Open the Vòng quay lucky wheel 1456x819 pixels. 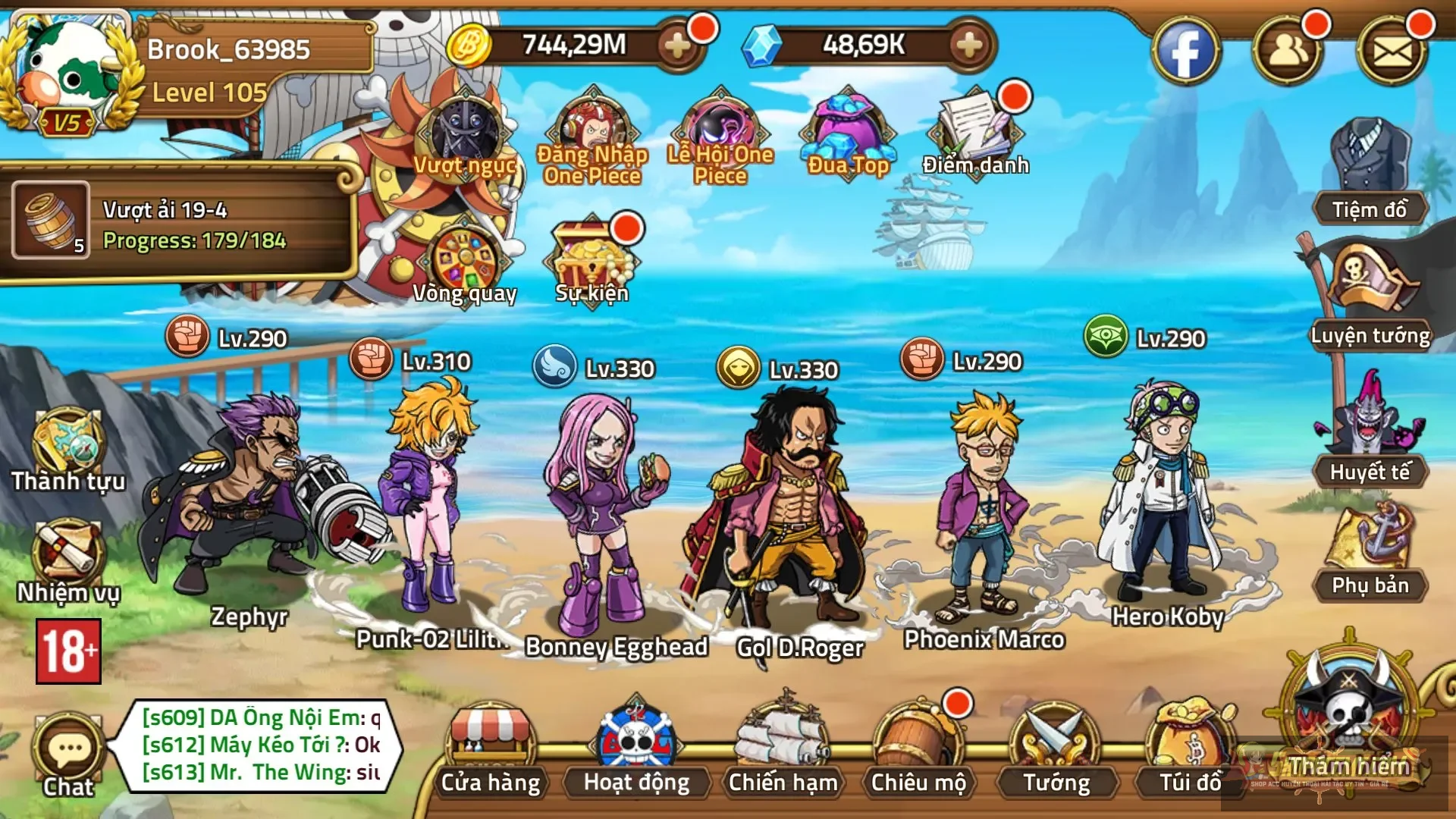coord(464,265)
